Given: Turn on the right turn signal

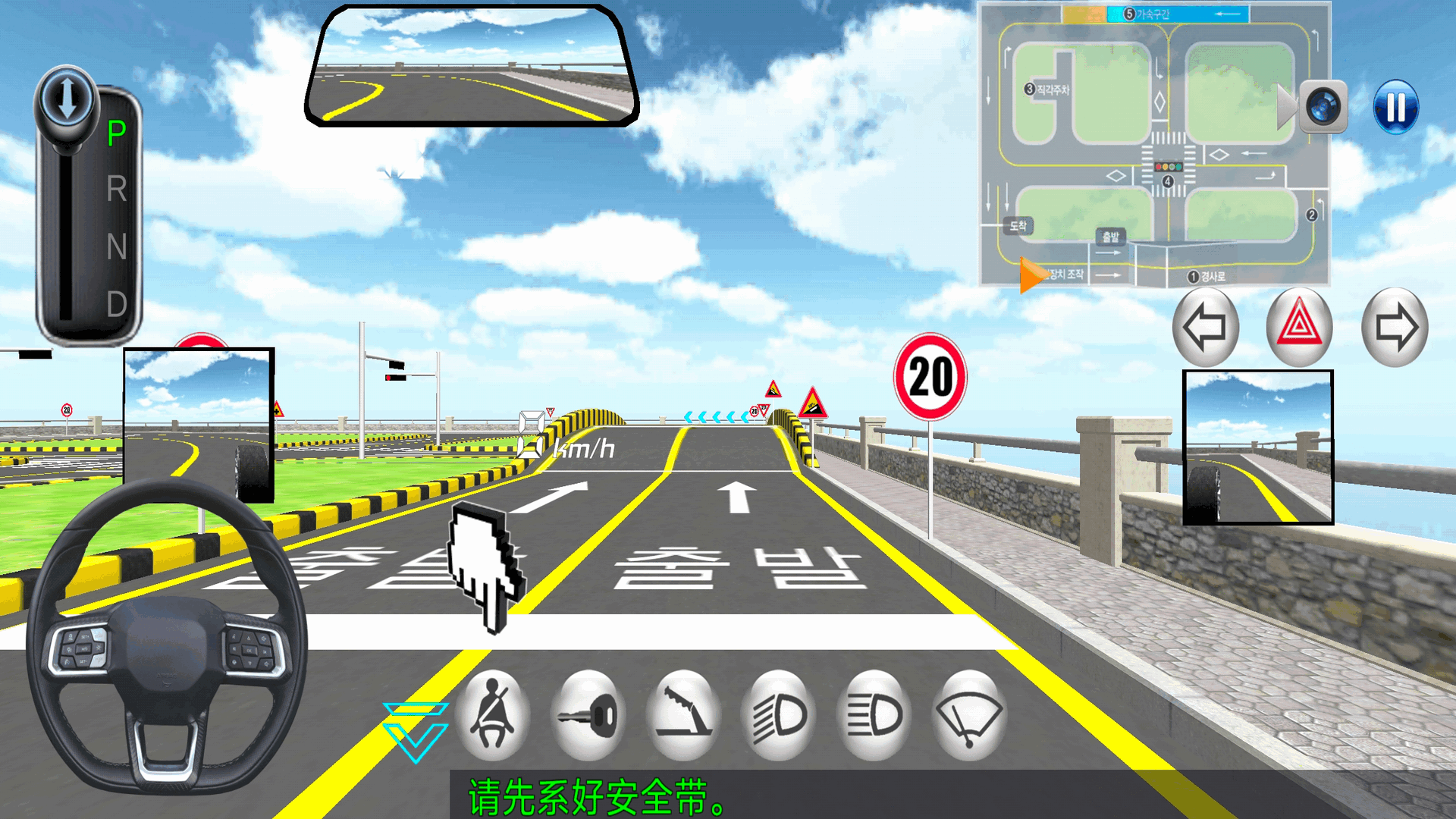Looking at the screenshot, I should [x=1395, y=328].
